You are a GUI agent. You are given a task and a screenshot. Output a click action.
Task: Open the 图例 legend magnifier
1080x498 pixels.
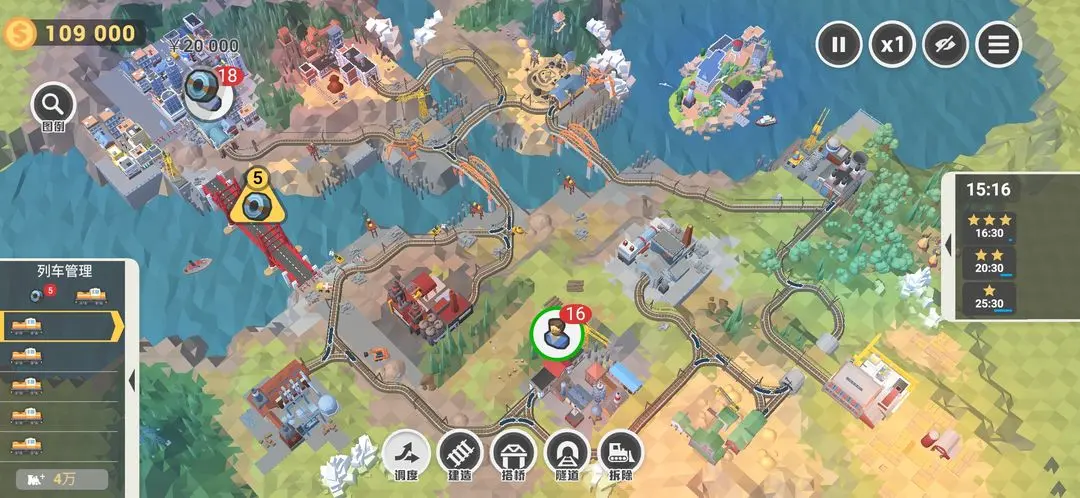[53, 106]
